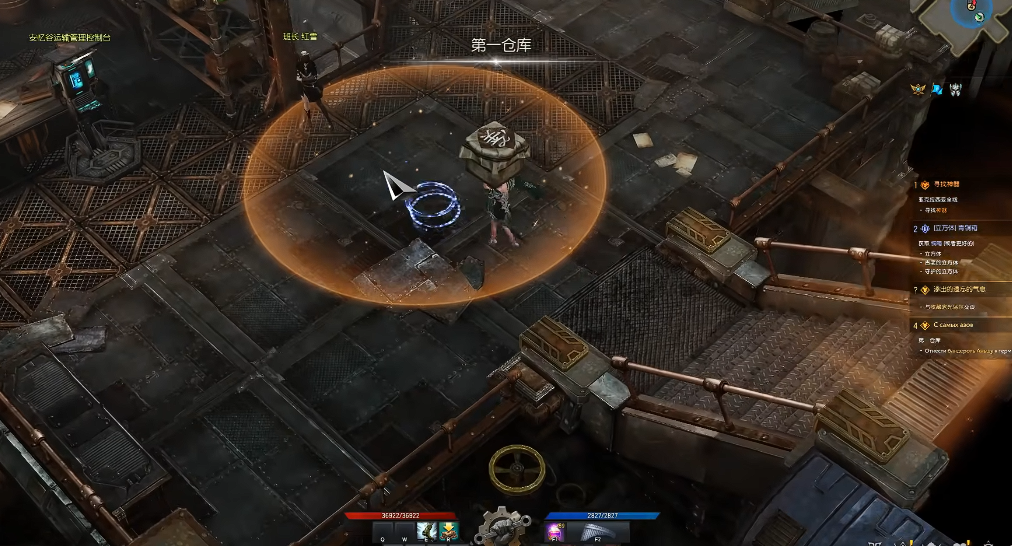Select the golden winged emblem icon
The image size is (1012, 546).
click(920, 89)
